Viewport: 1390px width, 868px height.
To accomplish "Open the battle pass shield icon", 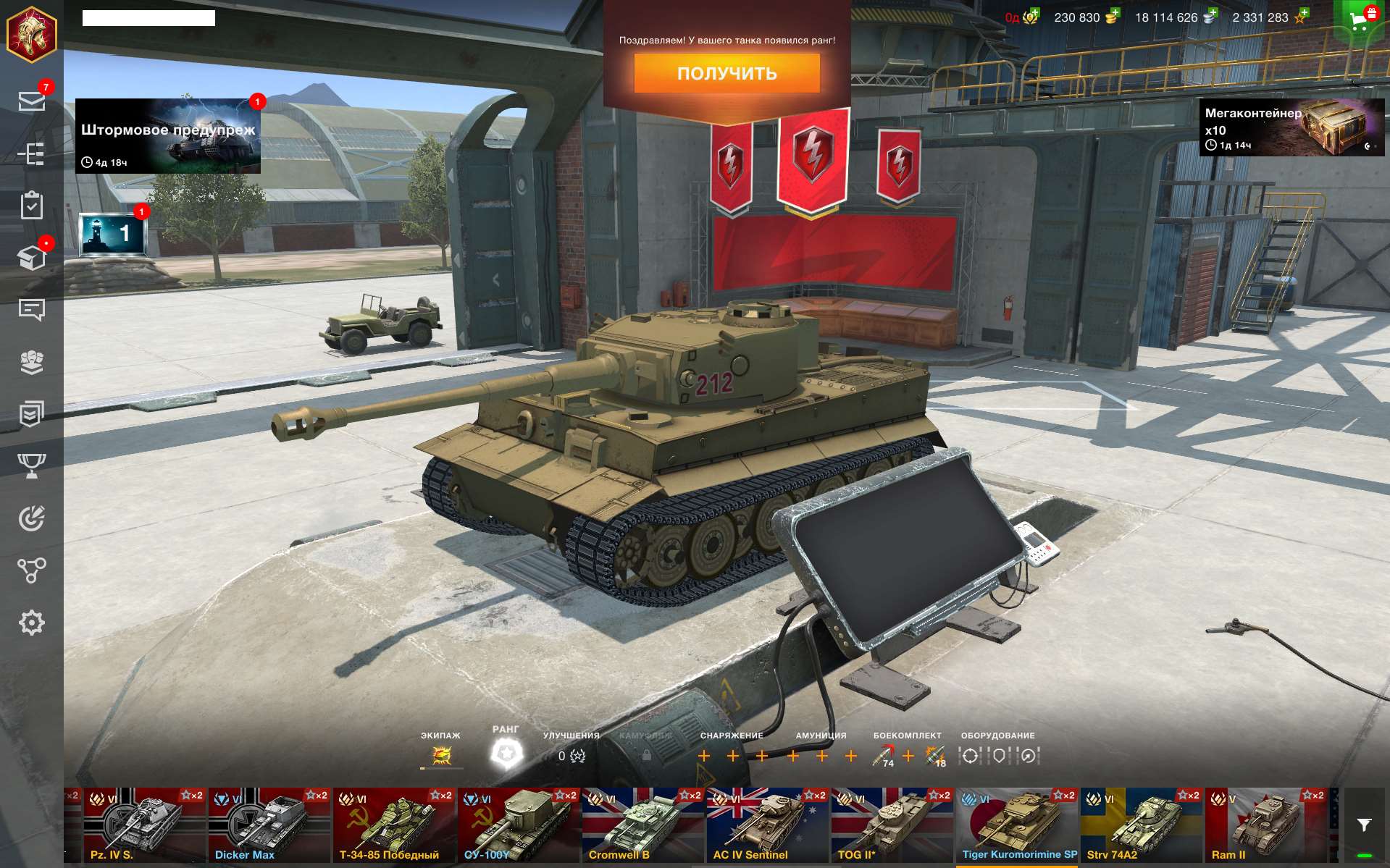I will tap(33, 413).
